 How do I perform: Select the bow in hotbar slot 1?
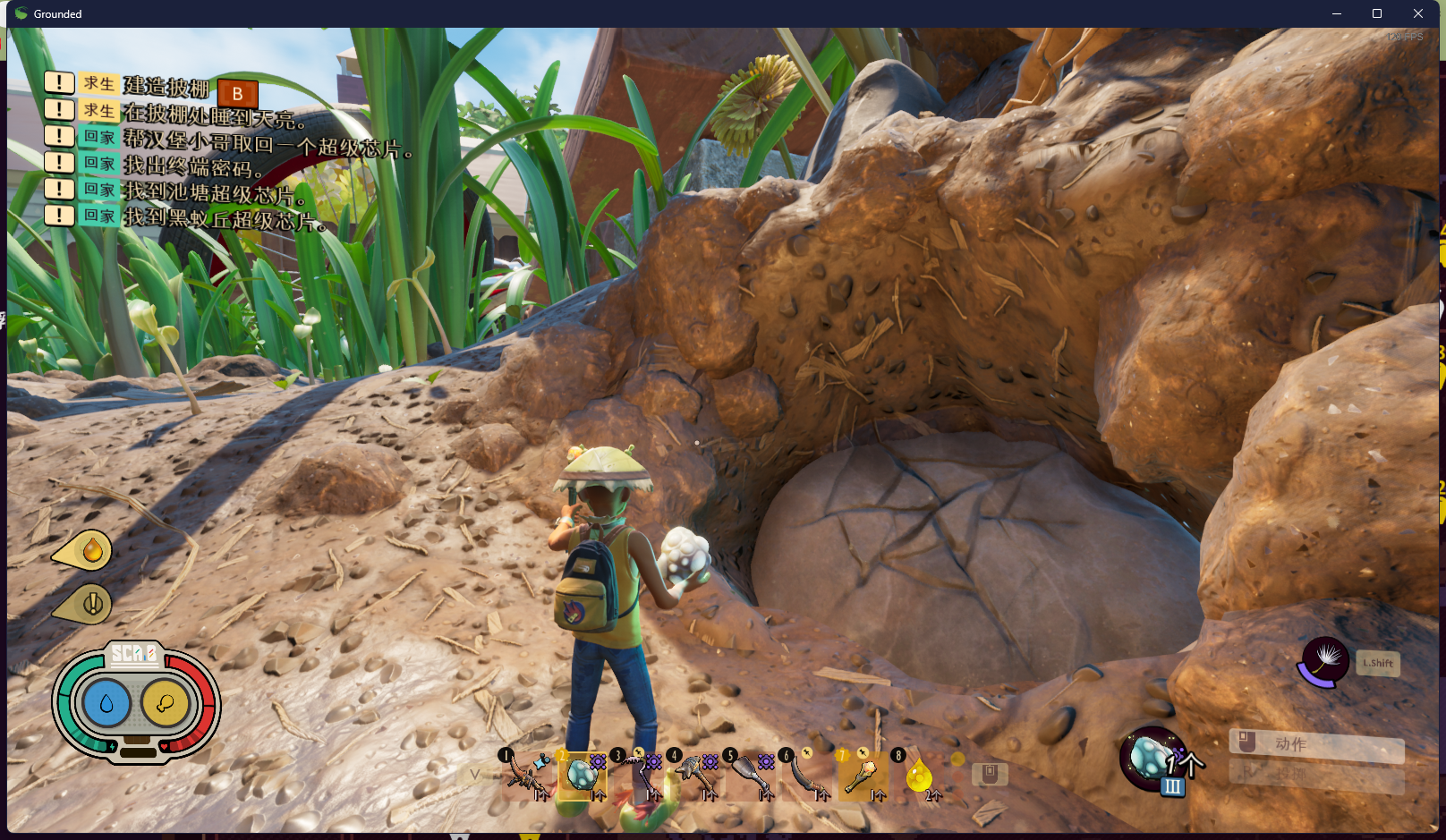[526, 774]
